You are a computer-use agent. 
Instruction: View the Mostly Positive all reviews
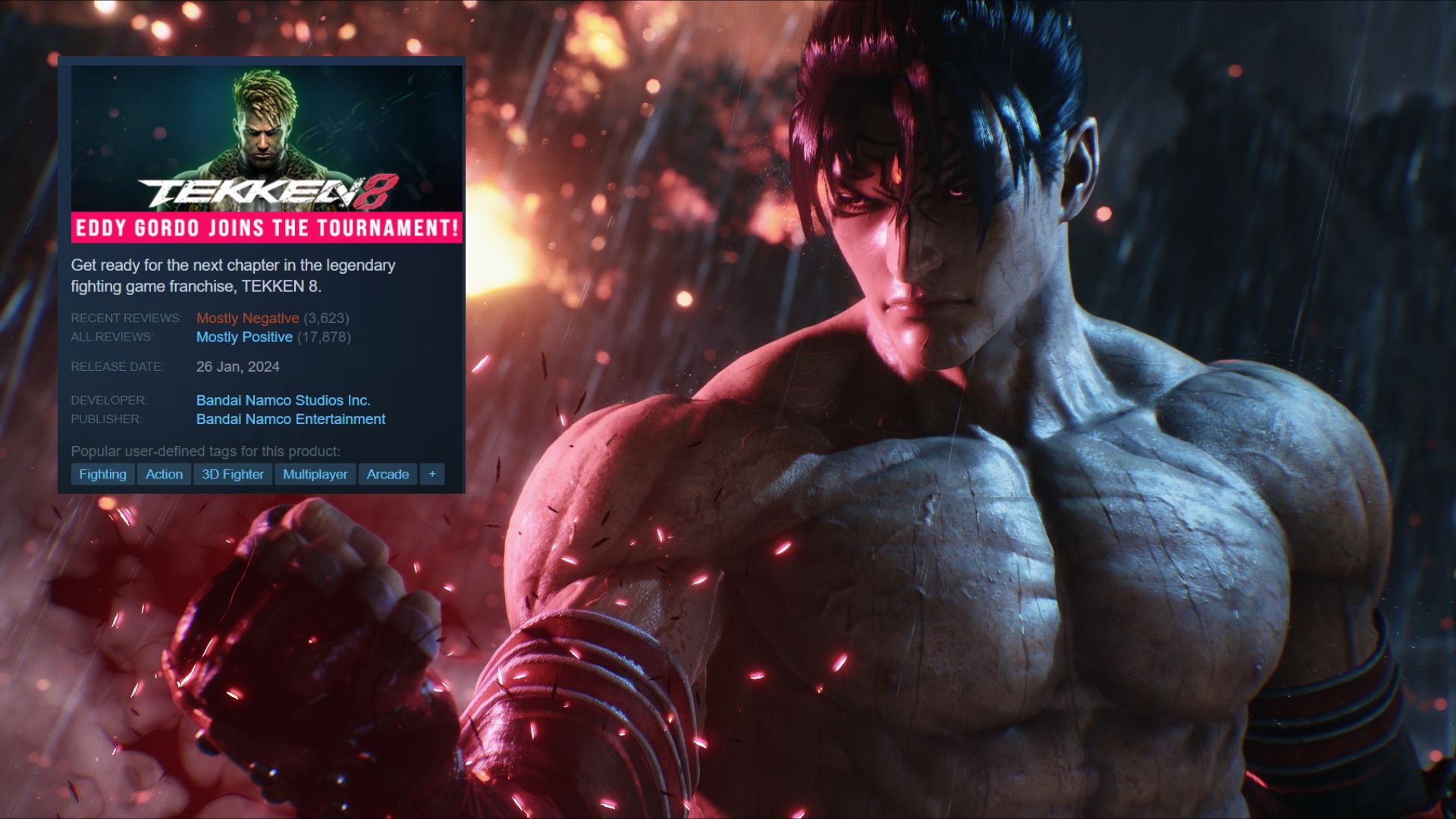[x=244, y=337]
